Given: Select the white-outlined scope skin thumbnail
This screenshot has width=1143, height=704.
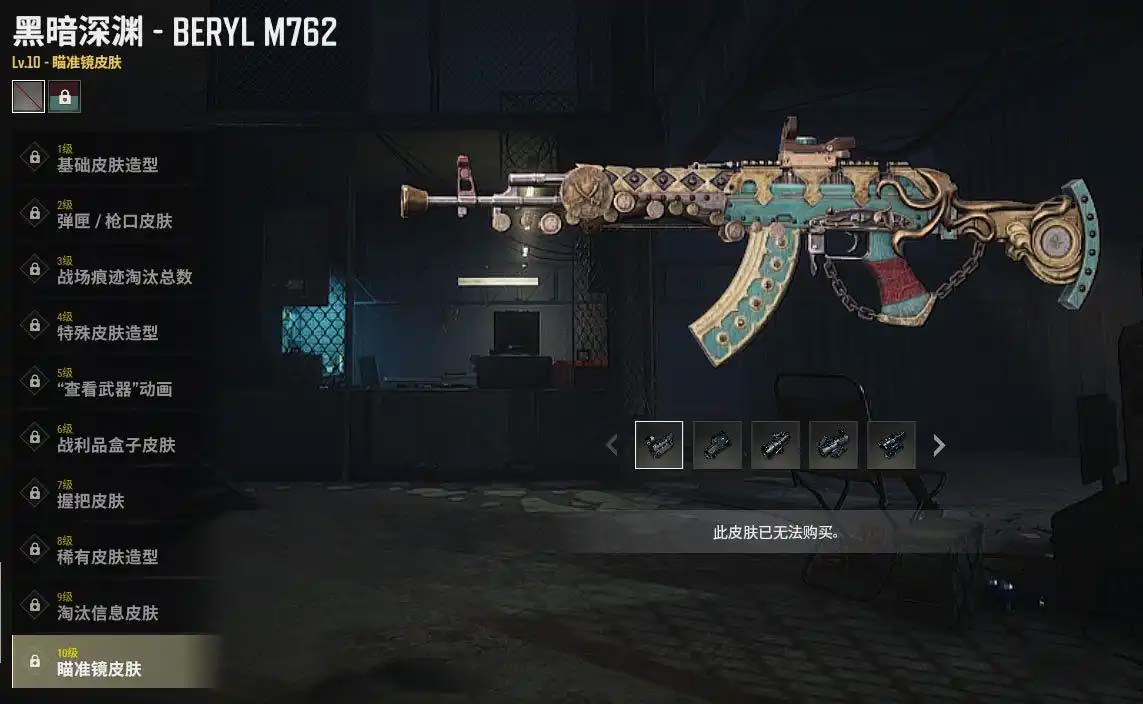Looking at the screenshot, I should coord(659,445).
